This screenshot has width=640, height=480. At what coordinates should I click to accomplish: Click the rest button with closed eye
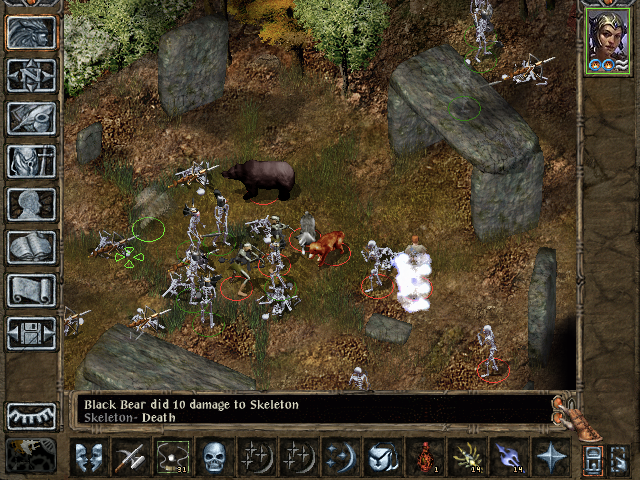[31, 415]
